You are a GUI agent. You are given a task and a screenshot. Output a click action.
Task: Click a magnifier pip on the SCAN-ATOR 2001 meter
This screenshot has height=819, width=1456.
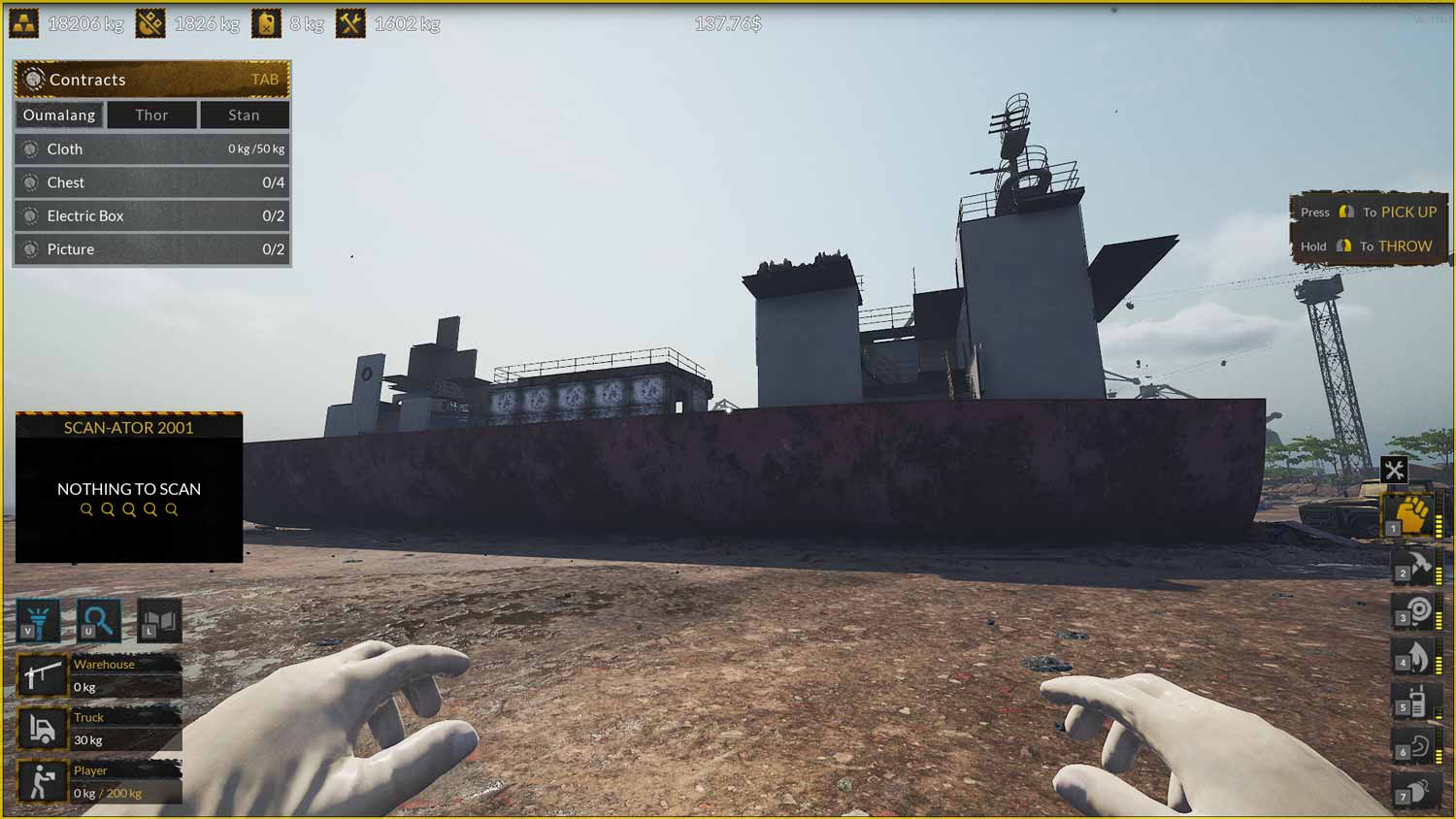[x=129, y=508]
